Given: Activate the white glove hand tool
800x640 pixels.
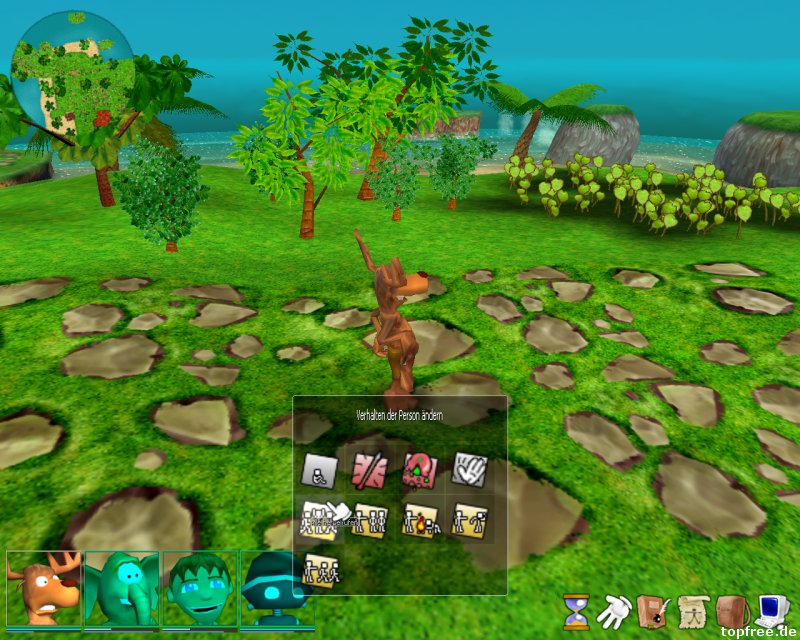Looking at the screenshot, I should click(612, 609).
